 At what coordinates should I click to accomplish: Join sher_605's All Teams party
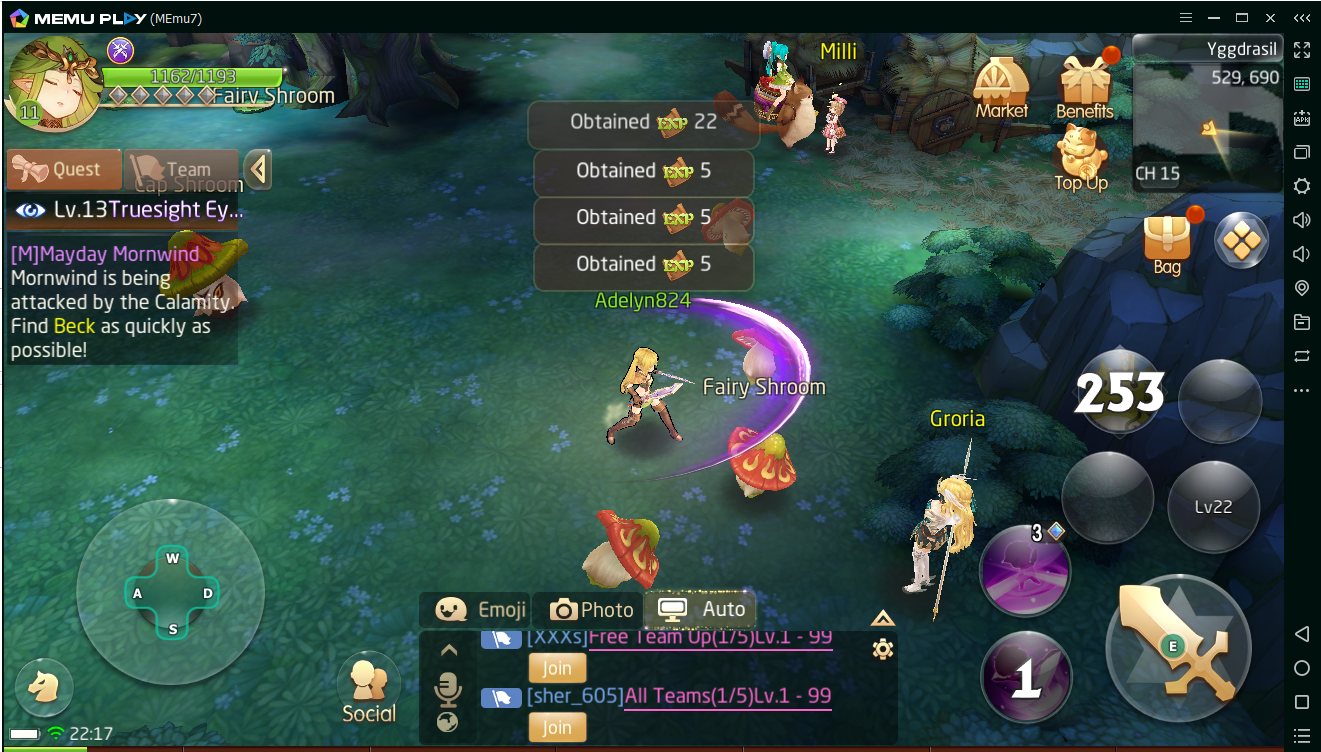557,727
